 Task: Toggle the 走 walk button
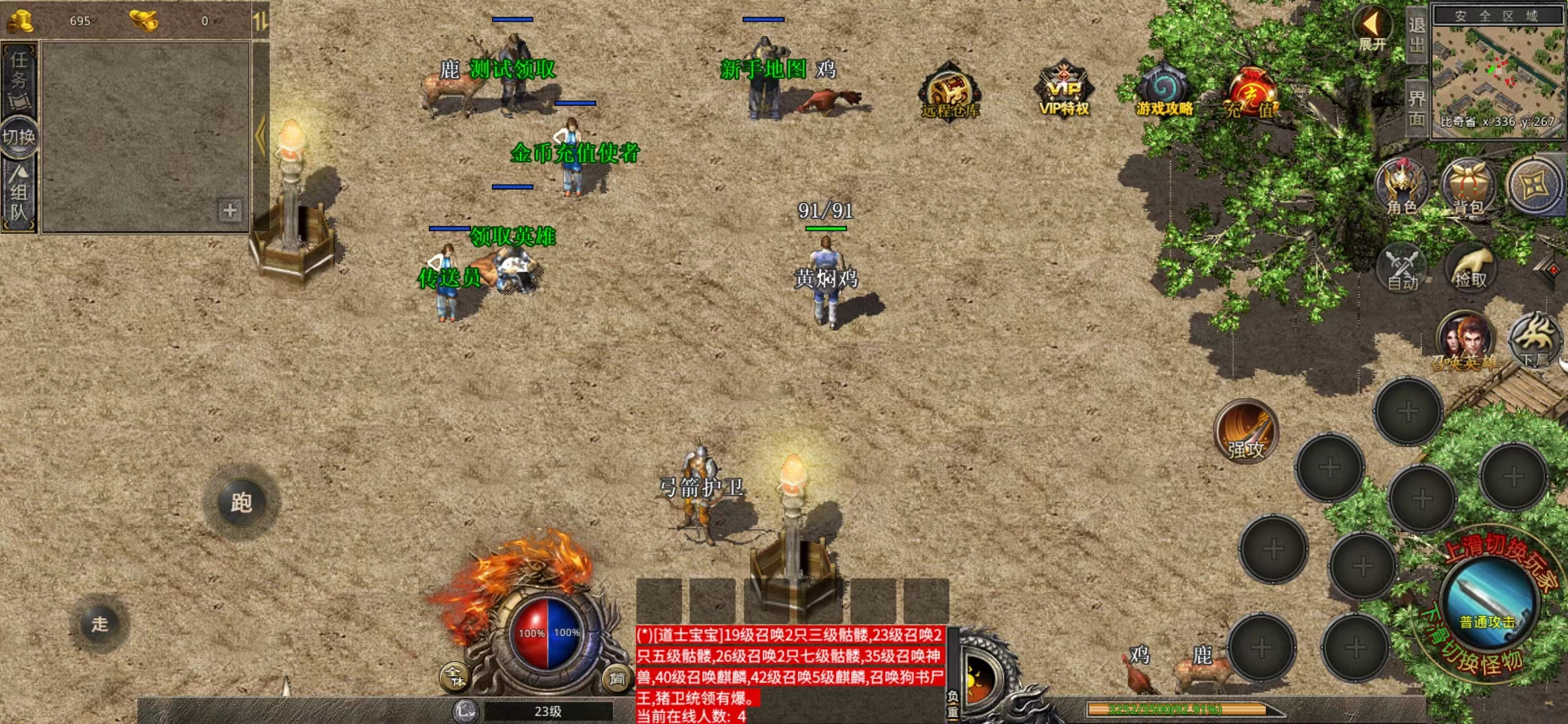(100, 624)
